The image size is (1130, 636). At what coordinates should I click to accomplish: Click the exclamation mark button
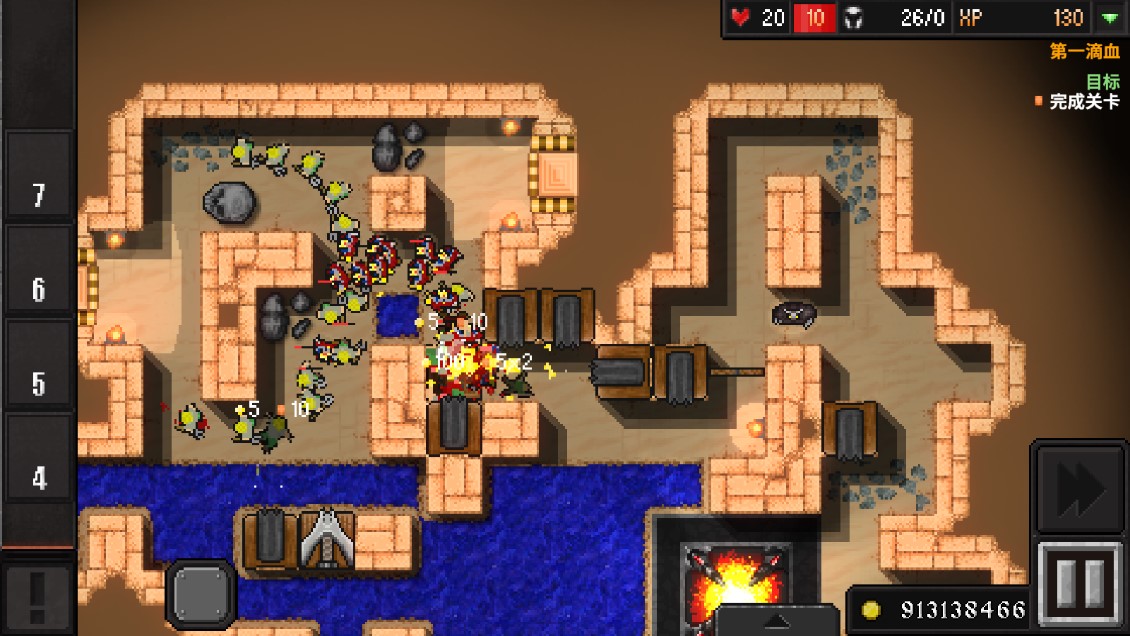pyautogui.click(x=38, y=597)
